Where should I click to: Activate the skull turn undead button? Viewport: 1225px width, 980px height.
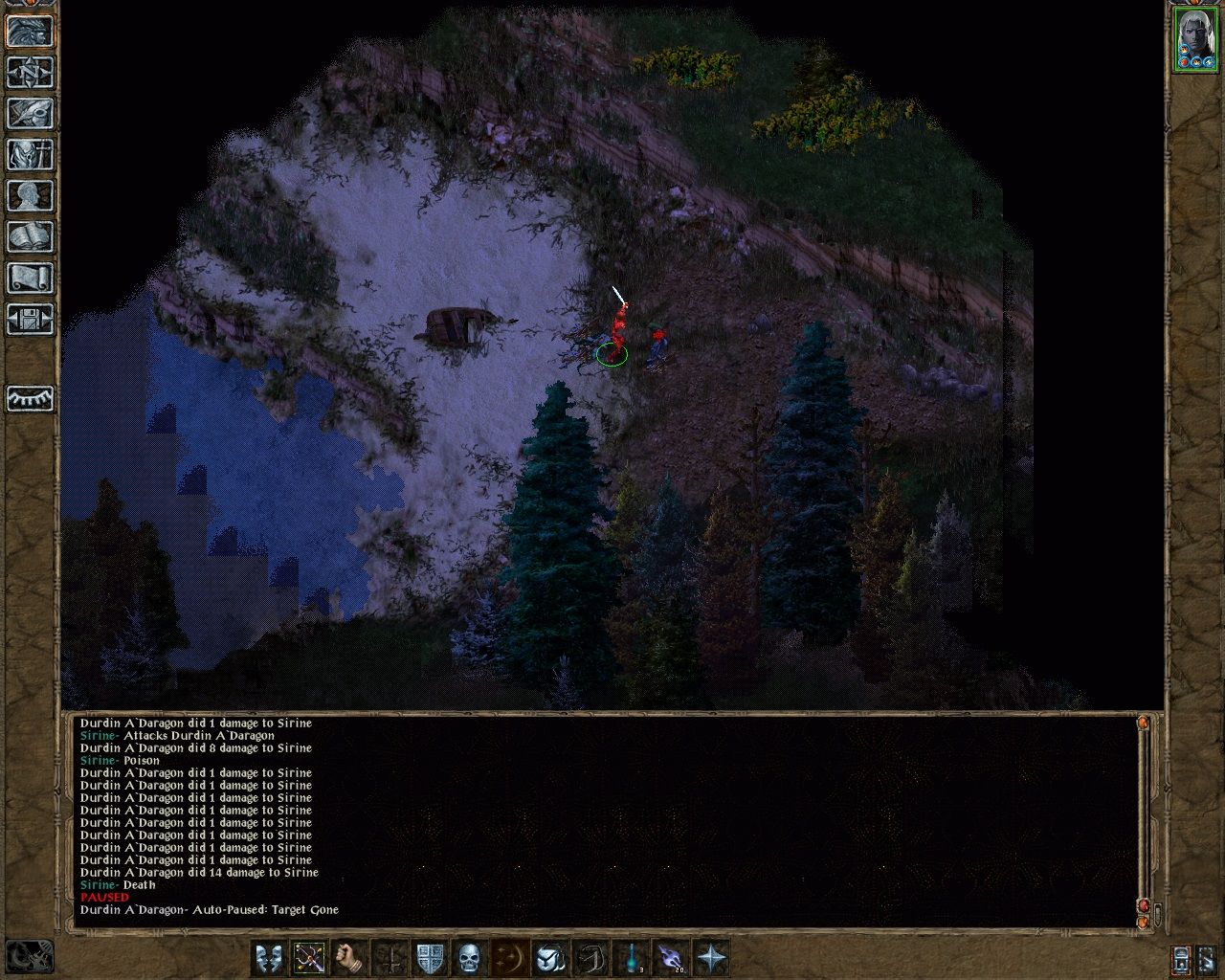point(469,957)
